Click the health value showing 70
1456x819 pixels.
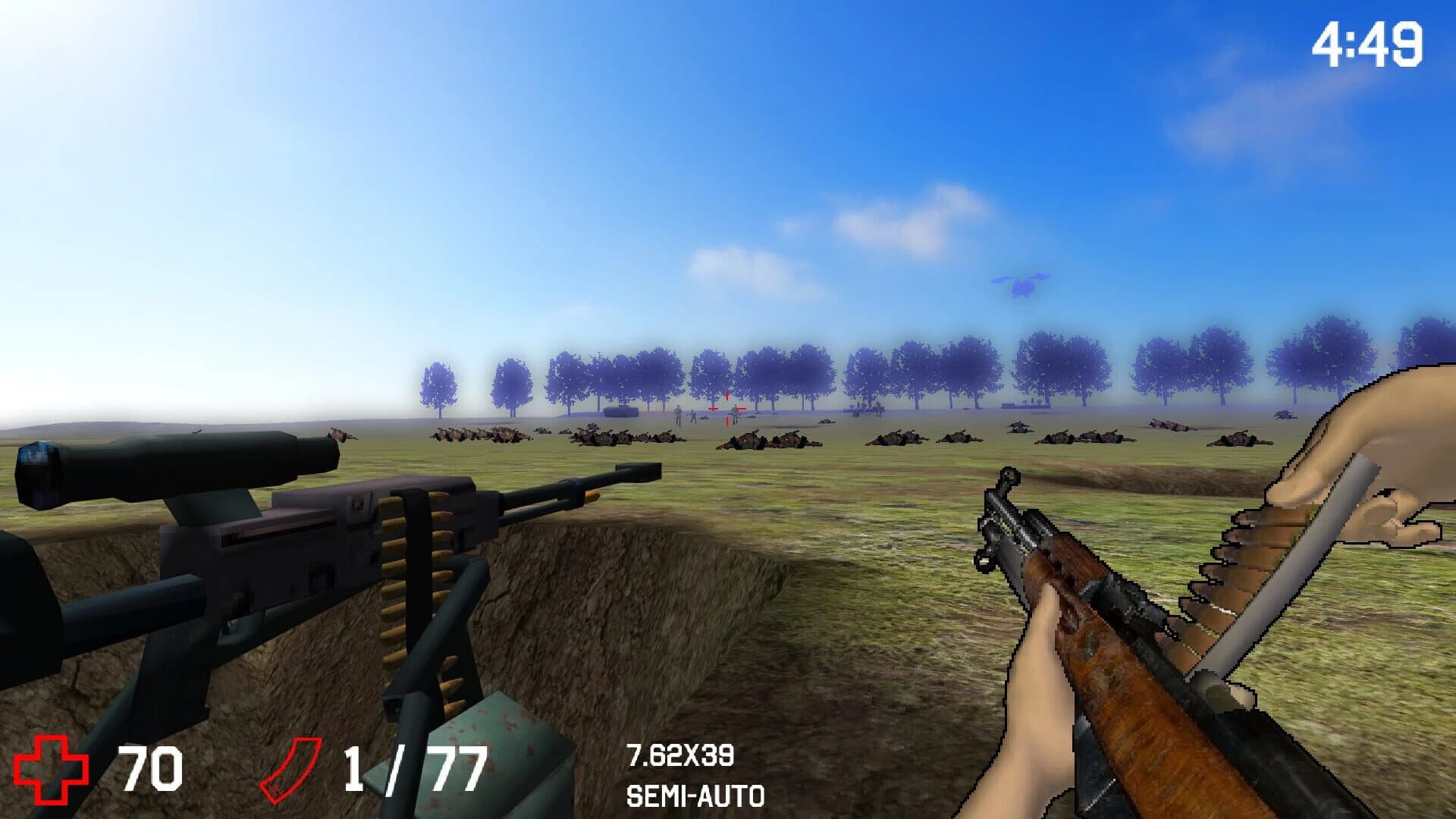[x=152, y=766]
